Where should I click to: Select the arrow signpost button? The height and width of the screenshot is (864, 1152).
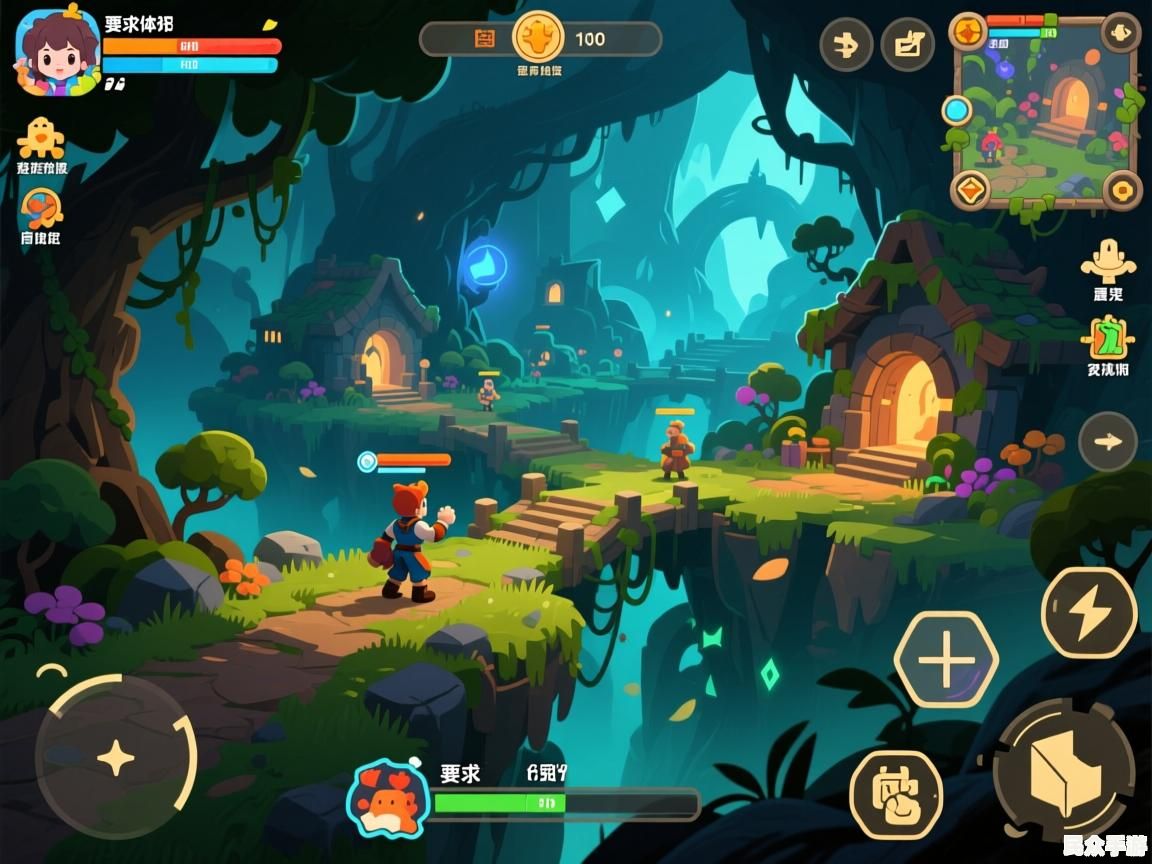click(x=846, y=45)
